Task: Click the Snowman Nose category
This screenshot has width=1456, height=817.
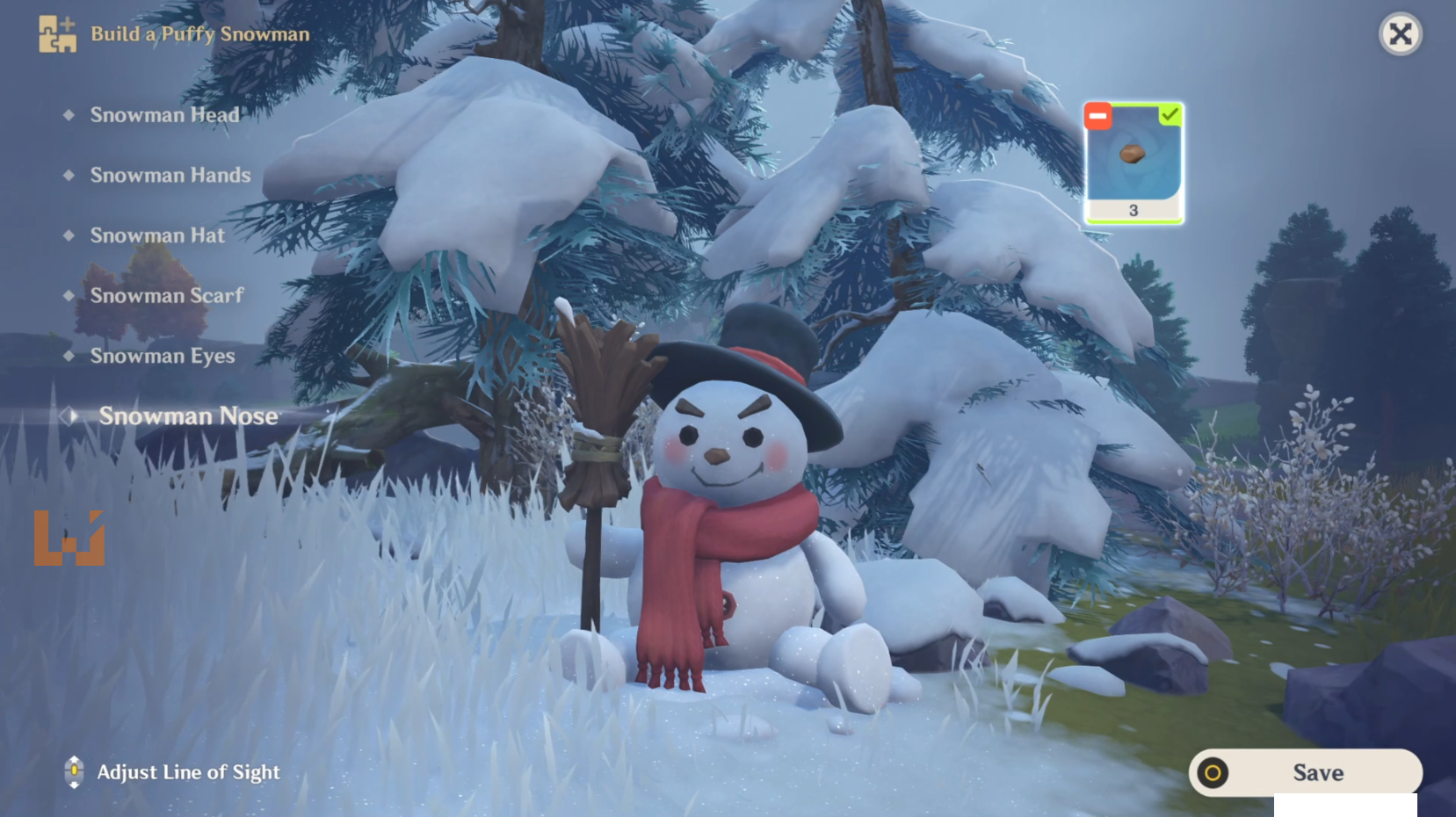Action: pos(188,416)
